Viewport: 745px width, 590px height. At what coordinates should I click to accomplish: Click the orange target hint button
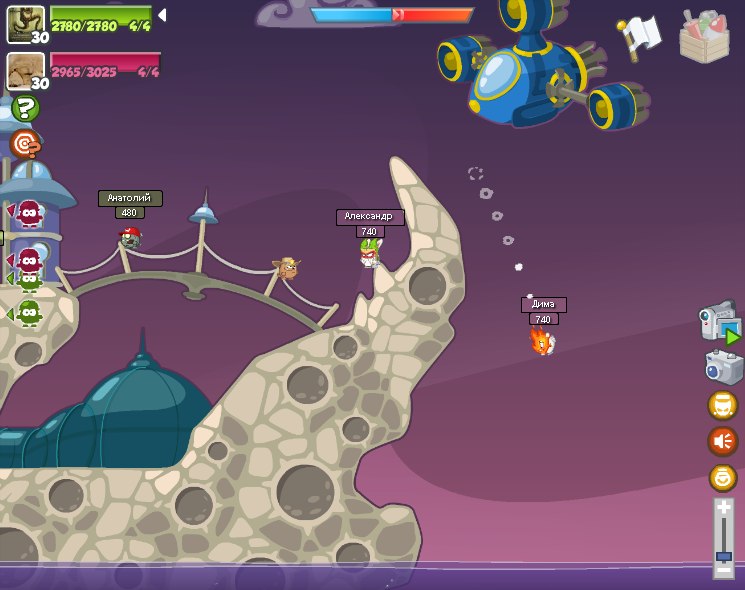coord(26,144)
